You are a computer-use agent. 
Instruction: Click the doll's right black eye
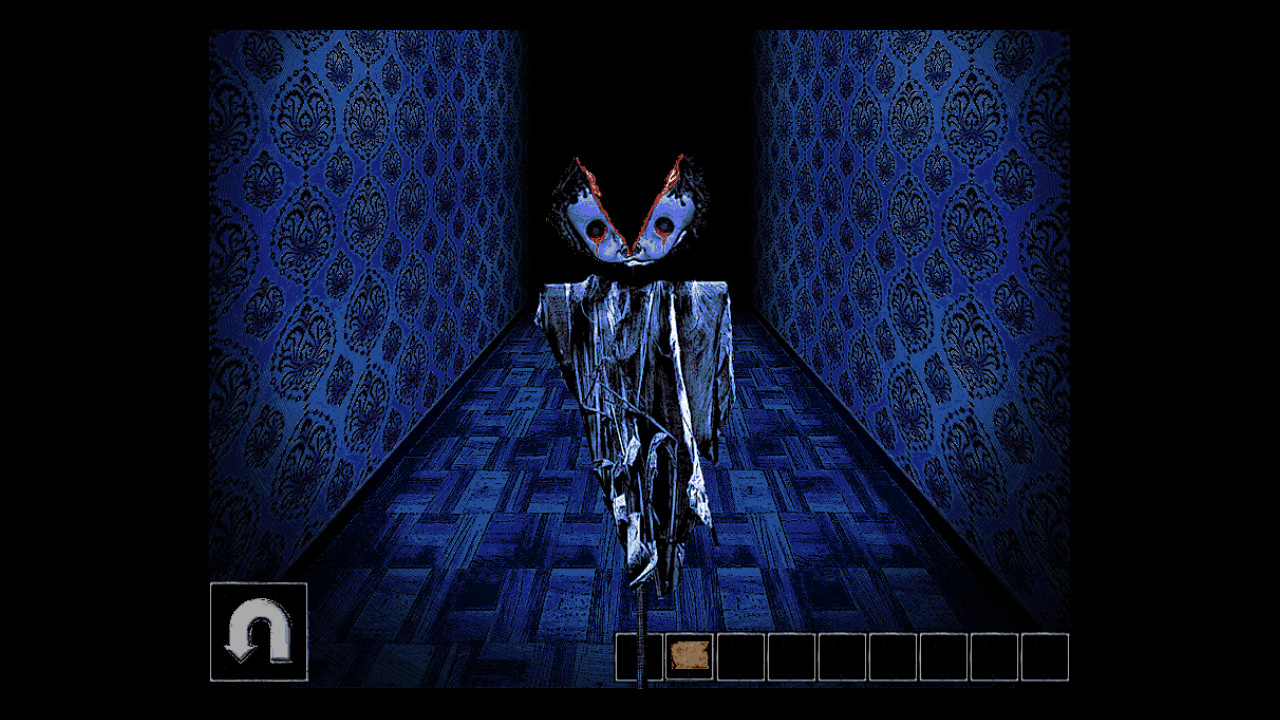pyautogui.click(x=663, y=225)
